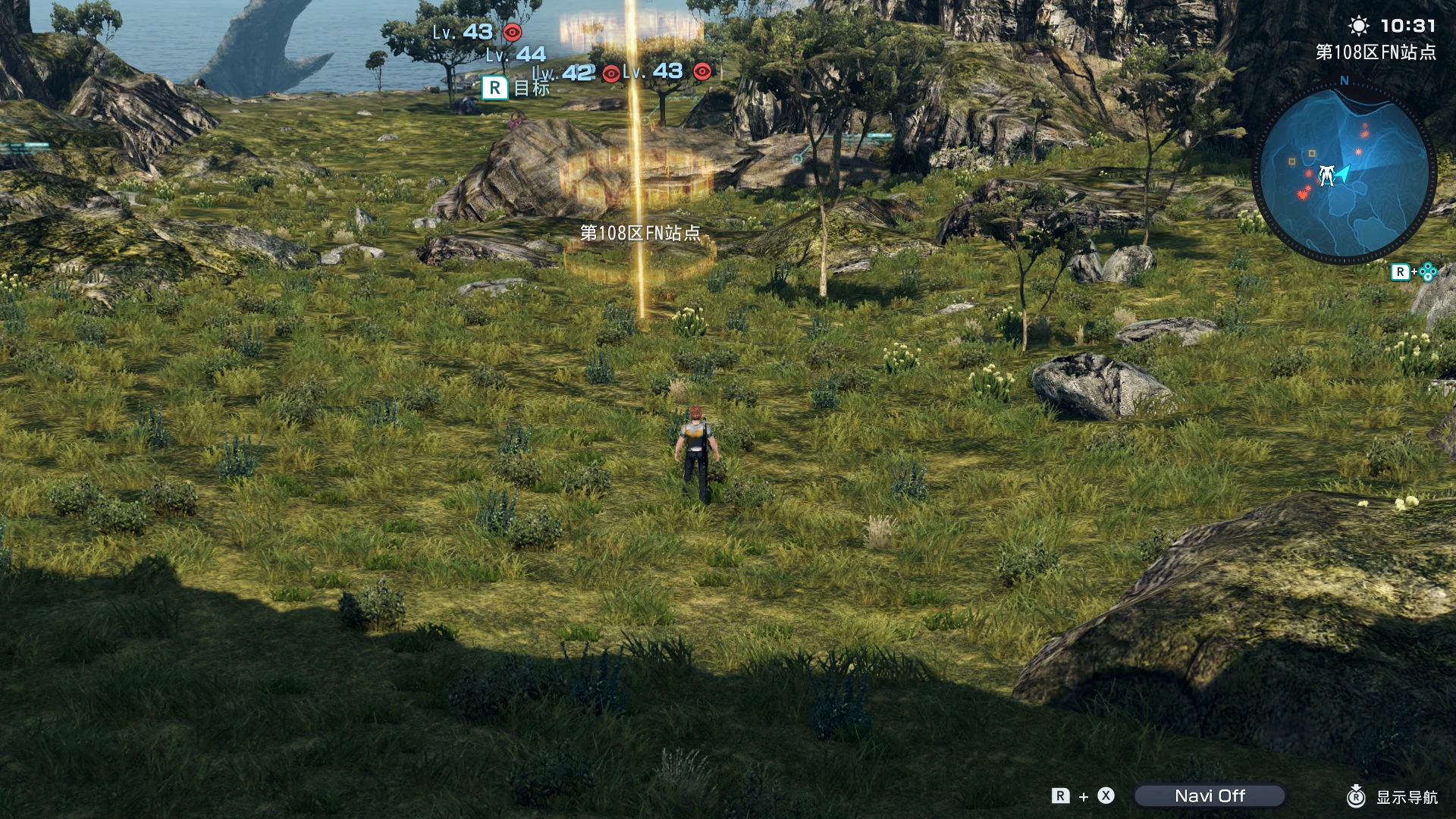Toggle the Navi Off navigation setting
1456x819 pixels.
[1212, 796]
